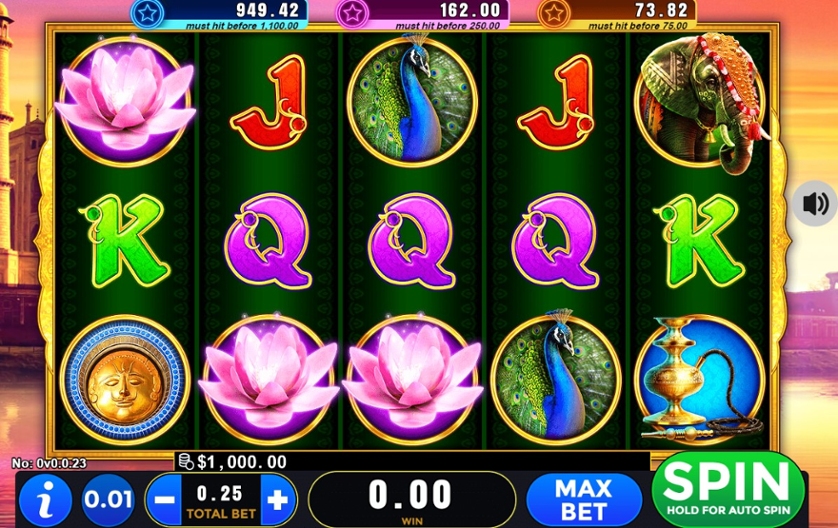Decrease total bet with the minus button
This screenshot has width=838, height=528.
pos(165,498)
